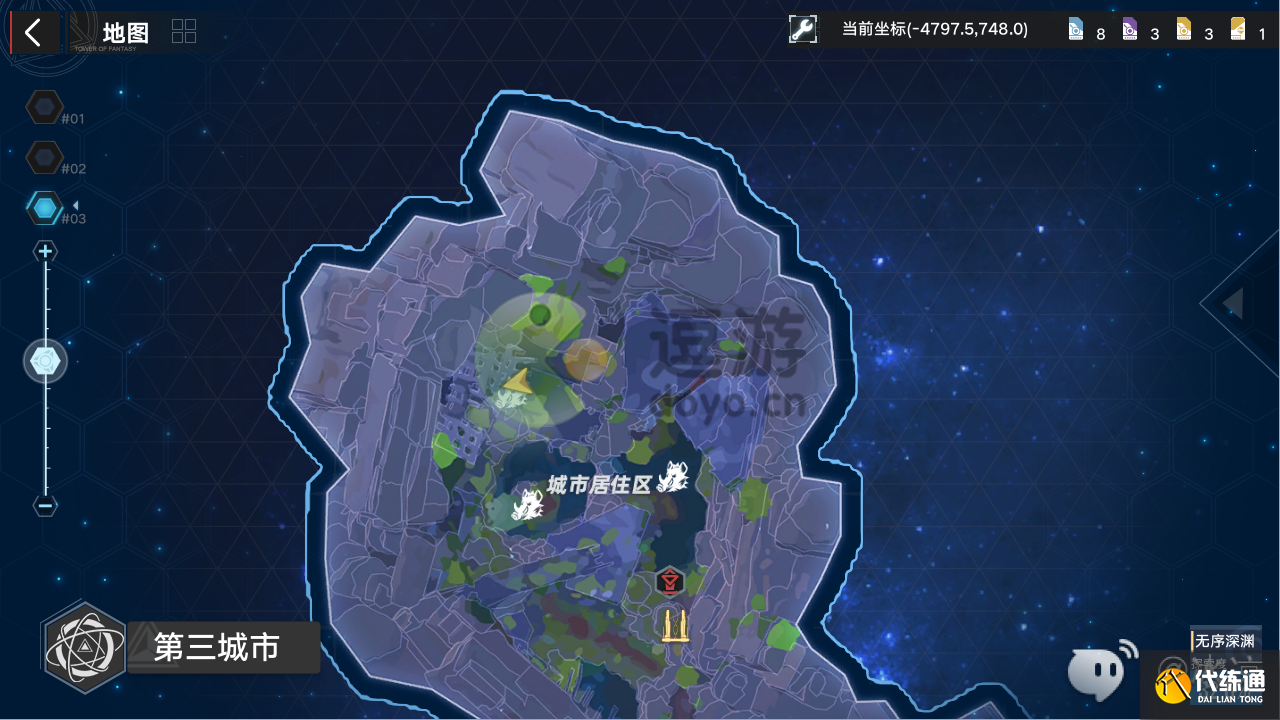Click the wrench icon beside current coordinates

click(x=803, y=29)
